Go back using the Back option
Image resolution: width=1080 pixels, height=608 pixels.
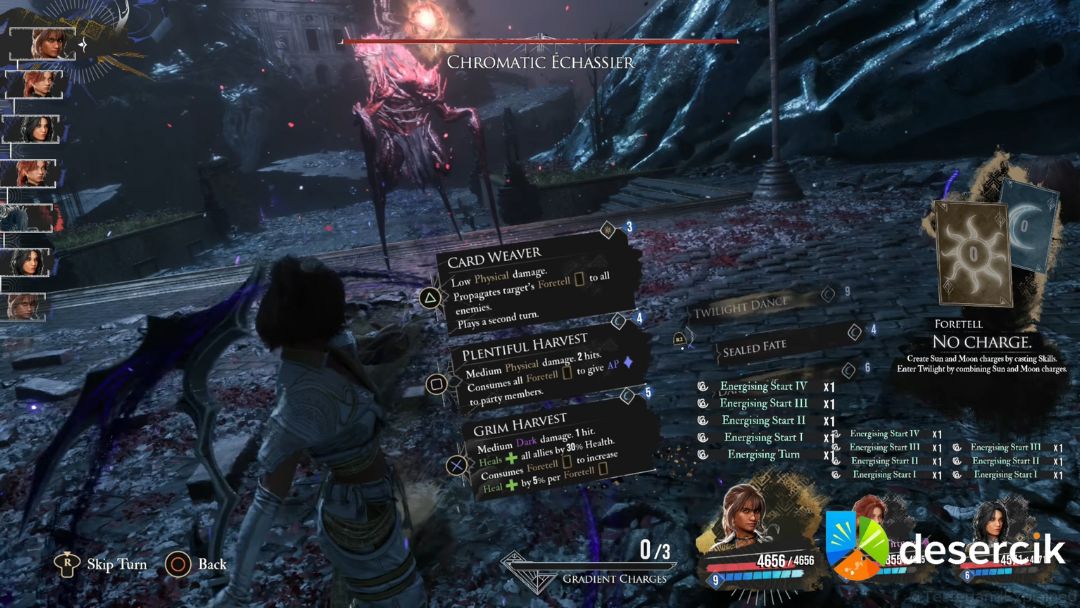(211, 564)
